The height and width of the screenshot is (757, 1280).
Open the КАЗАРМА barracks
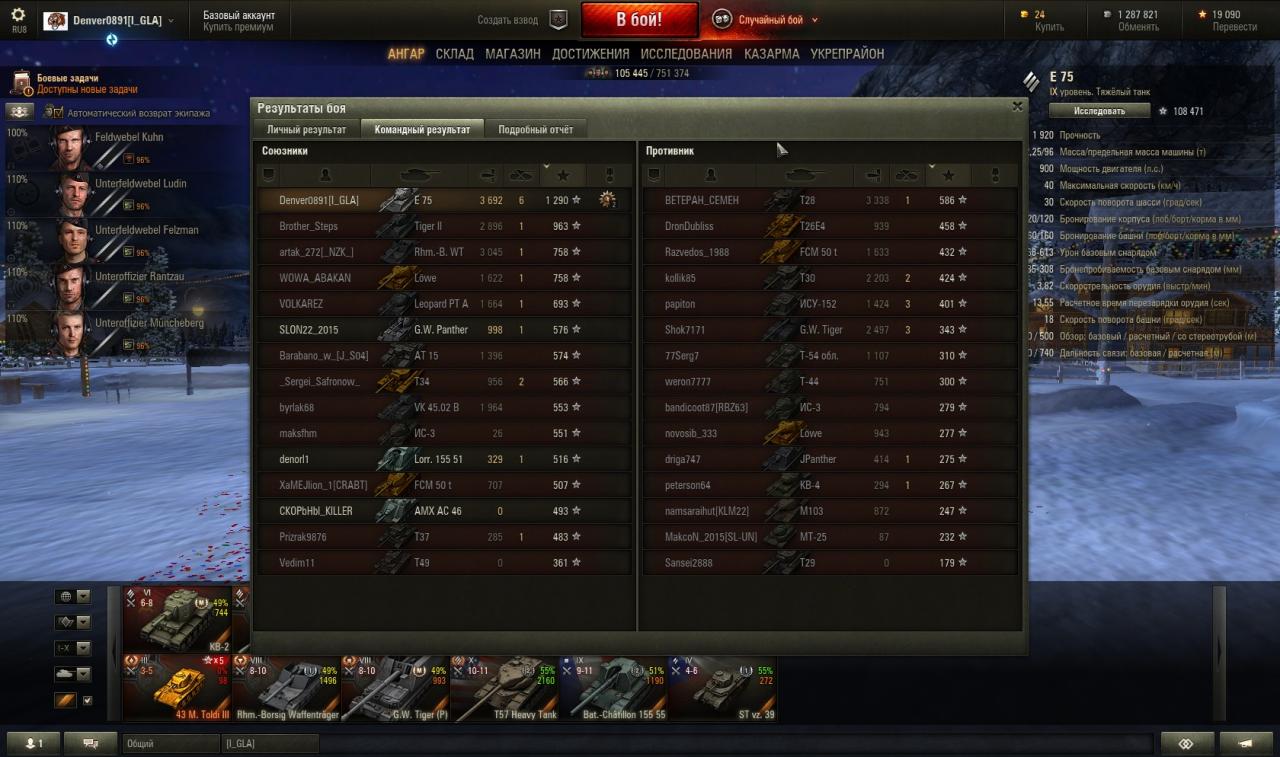click(x=771, y=54)
